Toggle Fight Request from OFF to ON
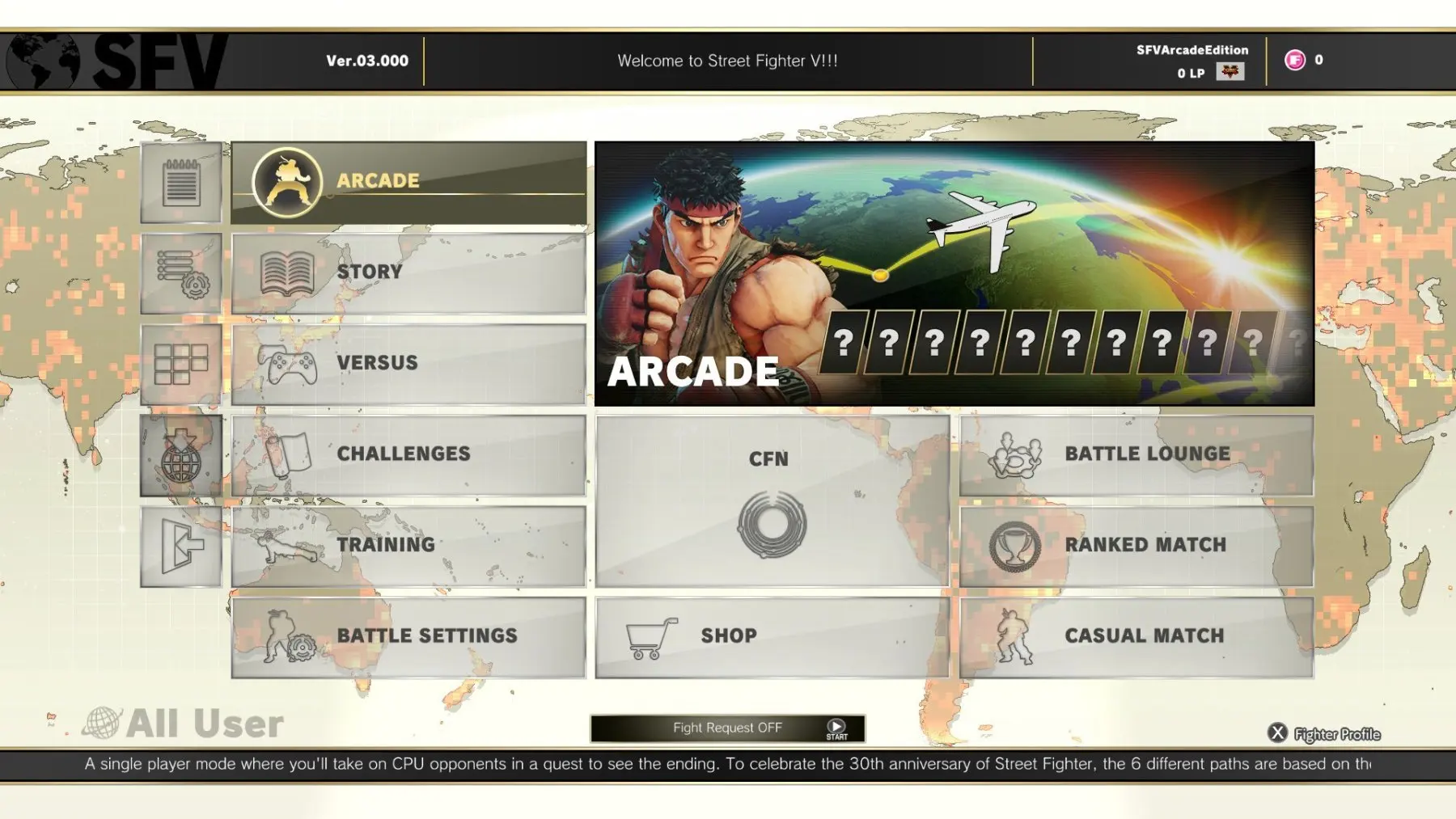 (x=728, y=727)
